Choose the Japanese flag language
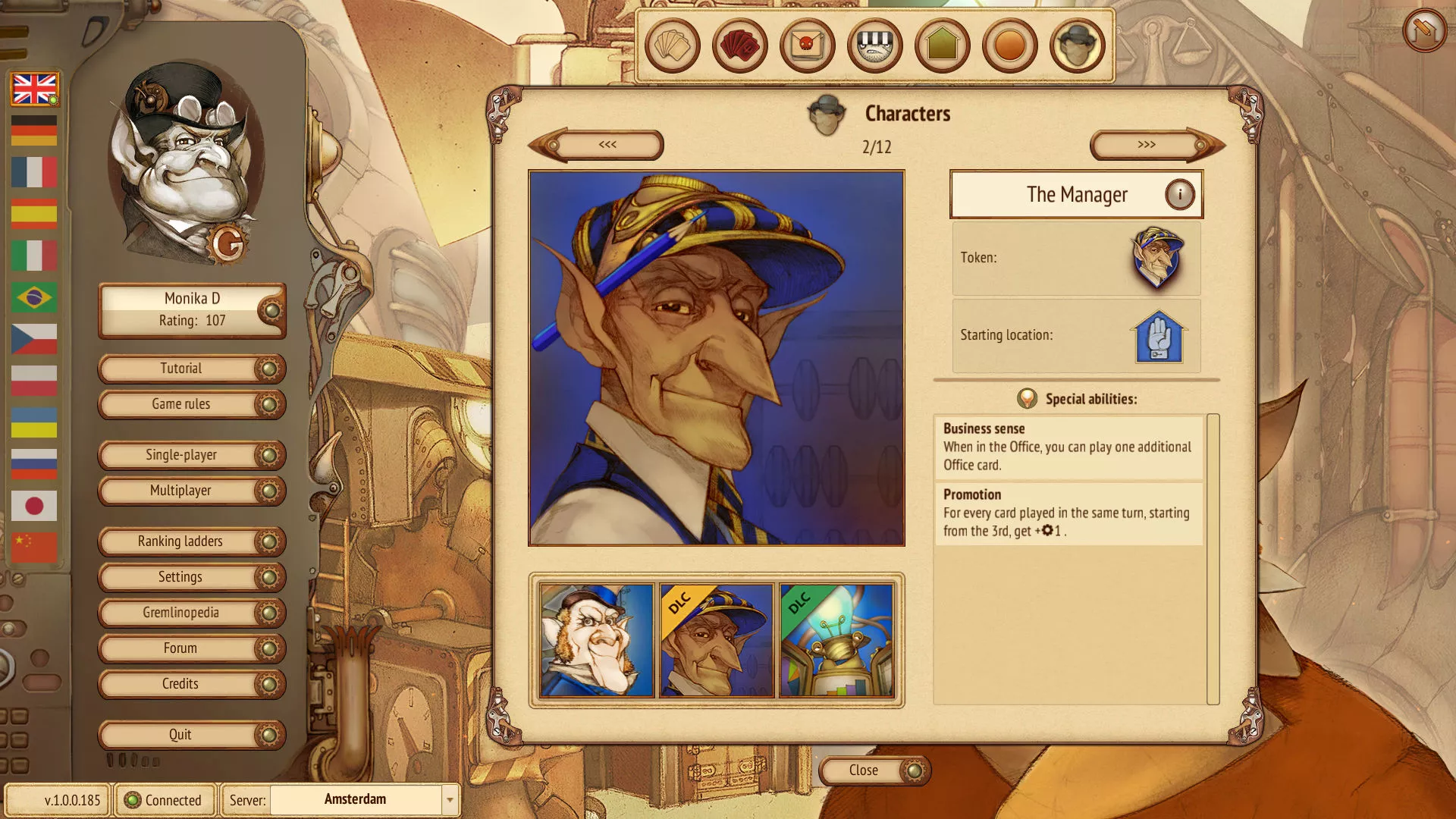Screen dimensions: 1456x819 (34, 506)
